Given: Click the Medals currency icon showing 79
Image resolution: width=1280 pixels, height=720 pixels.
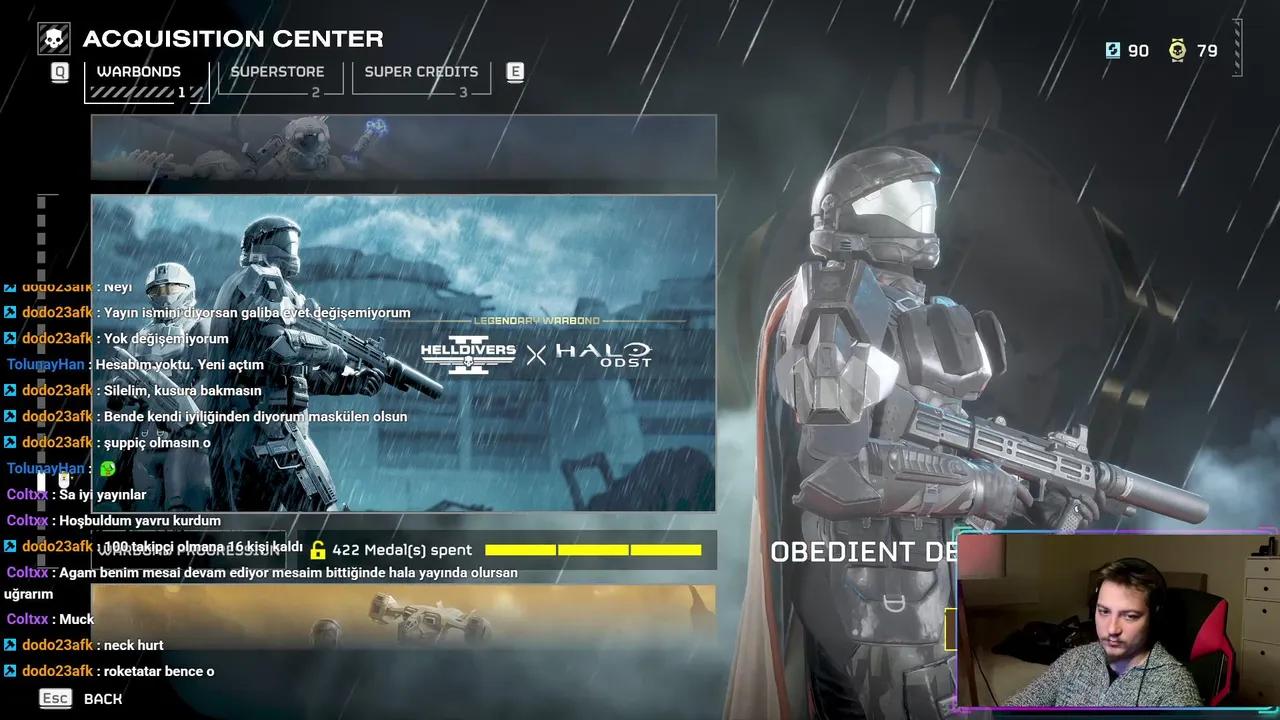Looking at the screenshot, I should click(x=1178, y=51).
